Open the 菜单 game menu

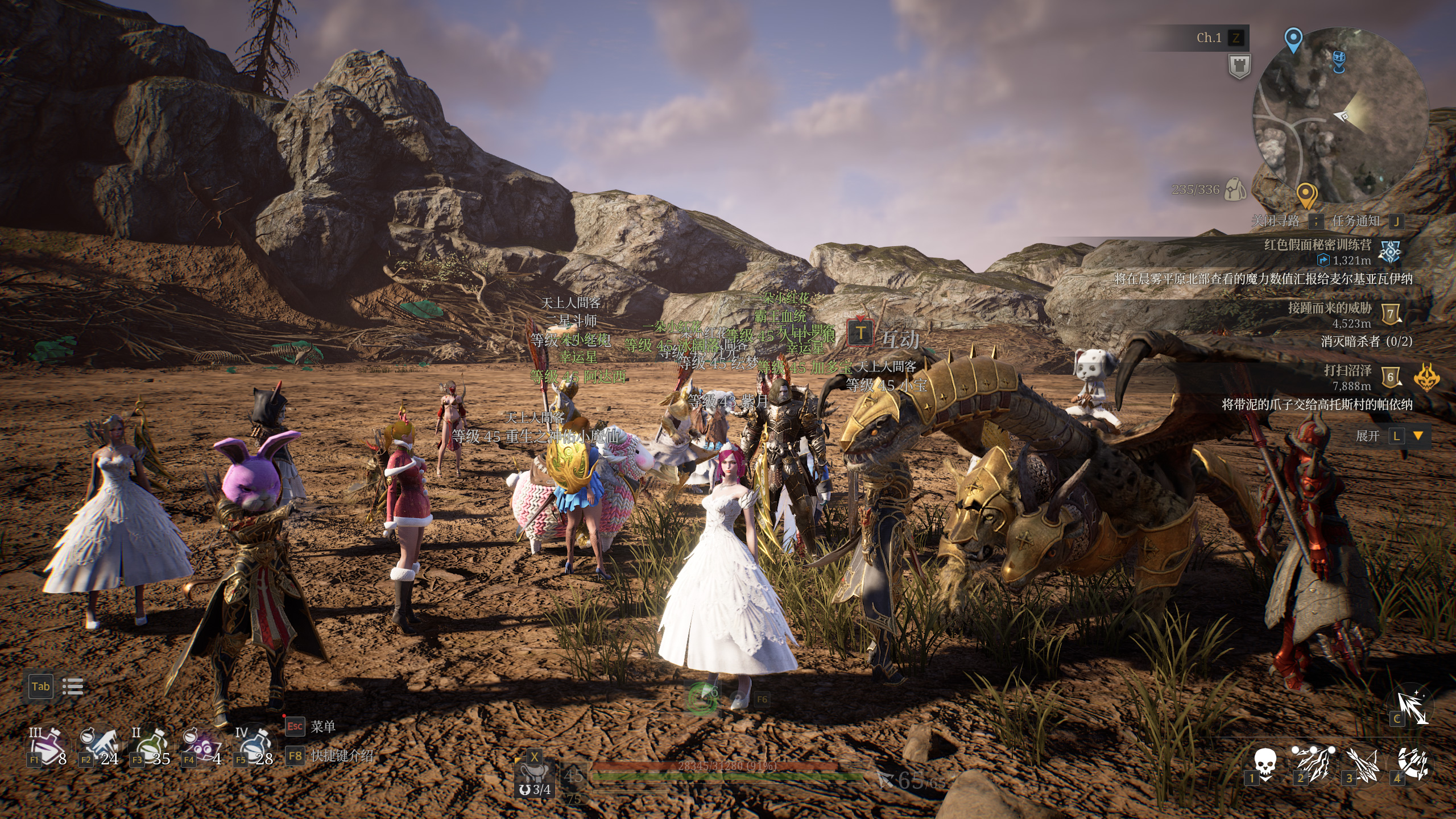click(x=322, y=726)
